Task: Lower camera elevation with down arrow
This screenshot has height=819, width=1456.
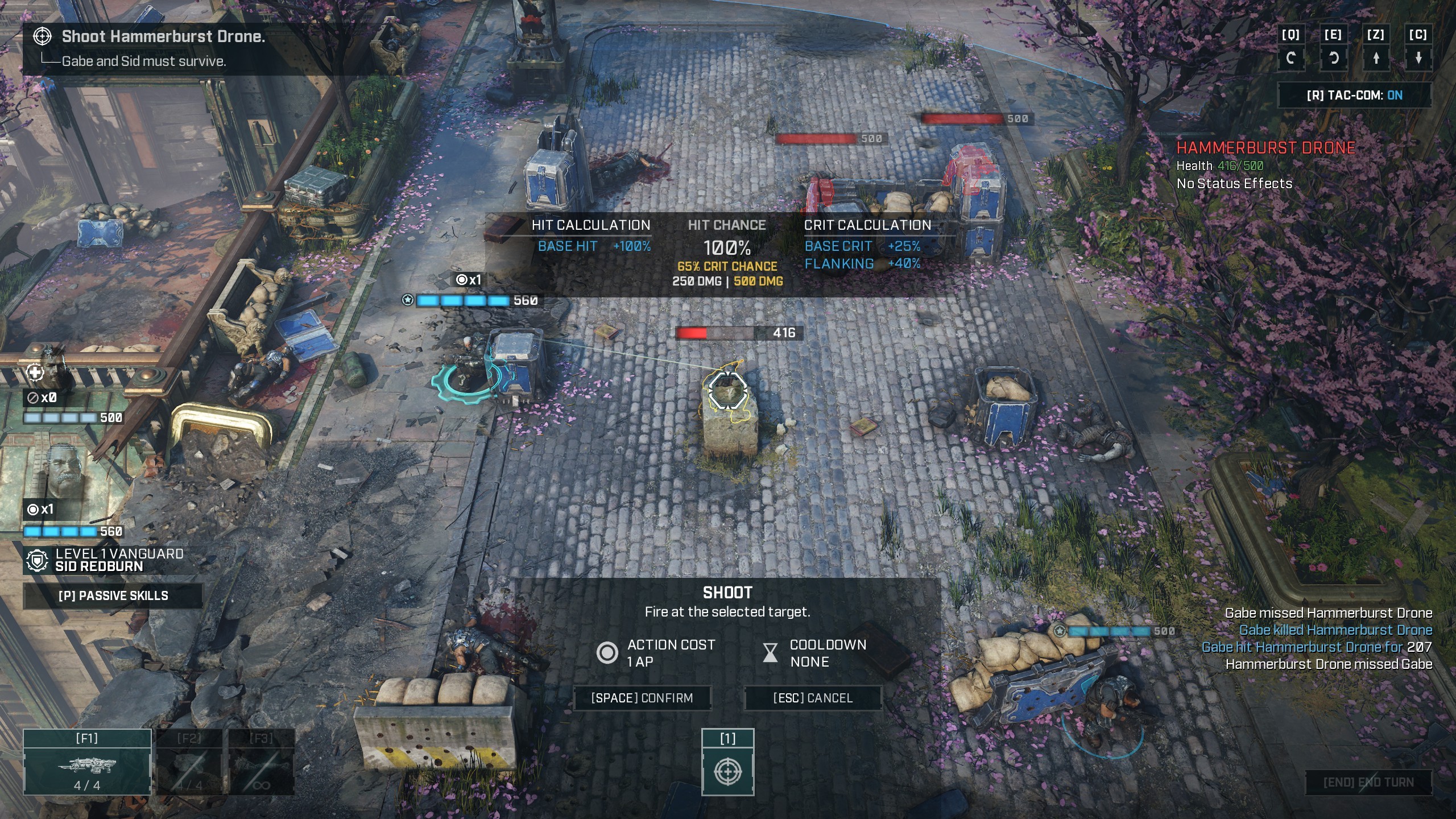Action: pos(1418,58)
